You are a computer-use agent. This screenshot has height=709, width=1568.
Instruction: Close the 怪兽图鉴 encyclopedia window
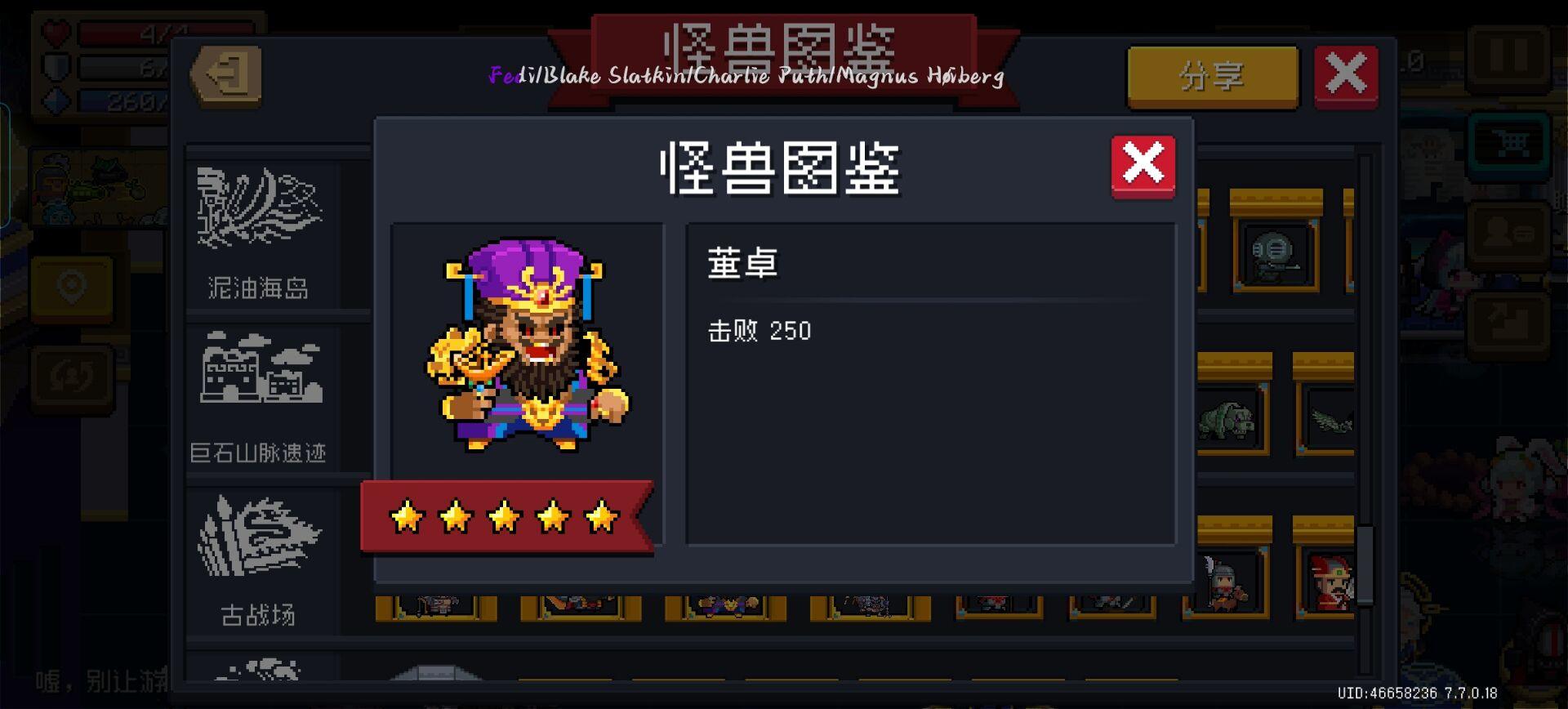pos(1347,73)
